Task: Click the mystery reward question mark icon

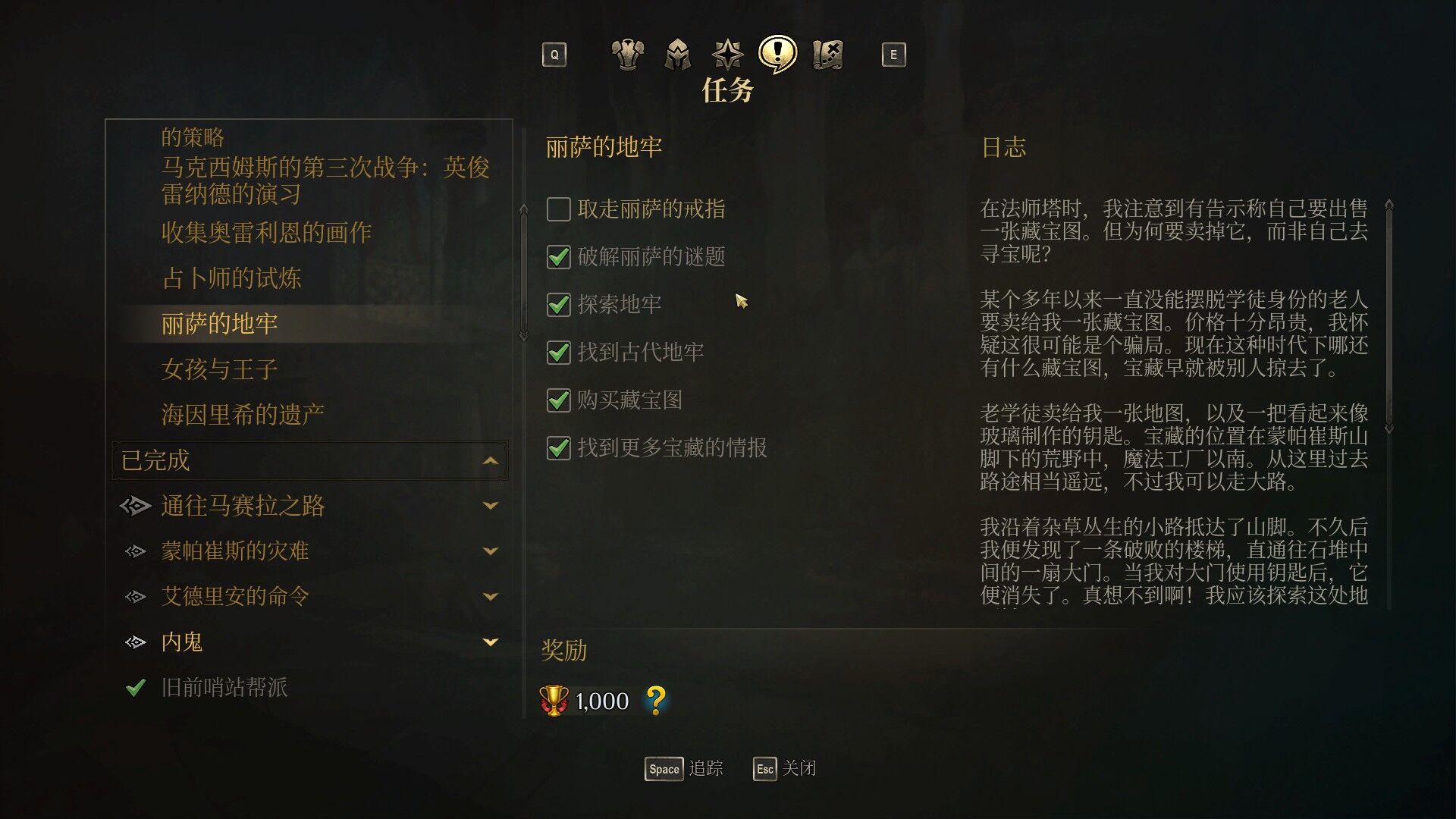Action: (x=657, y=701)
